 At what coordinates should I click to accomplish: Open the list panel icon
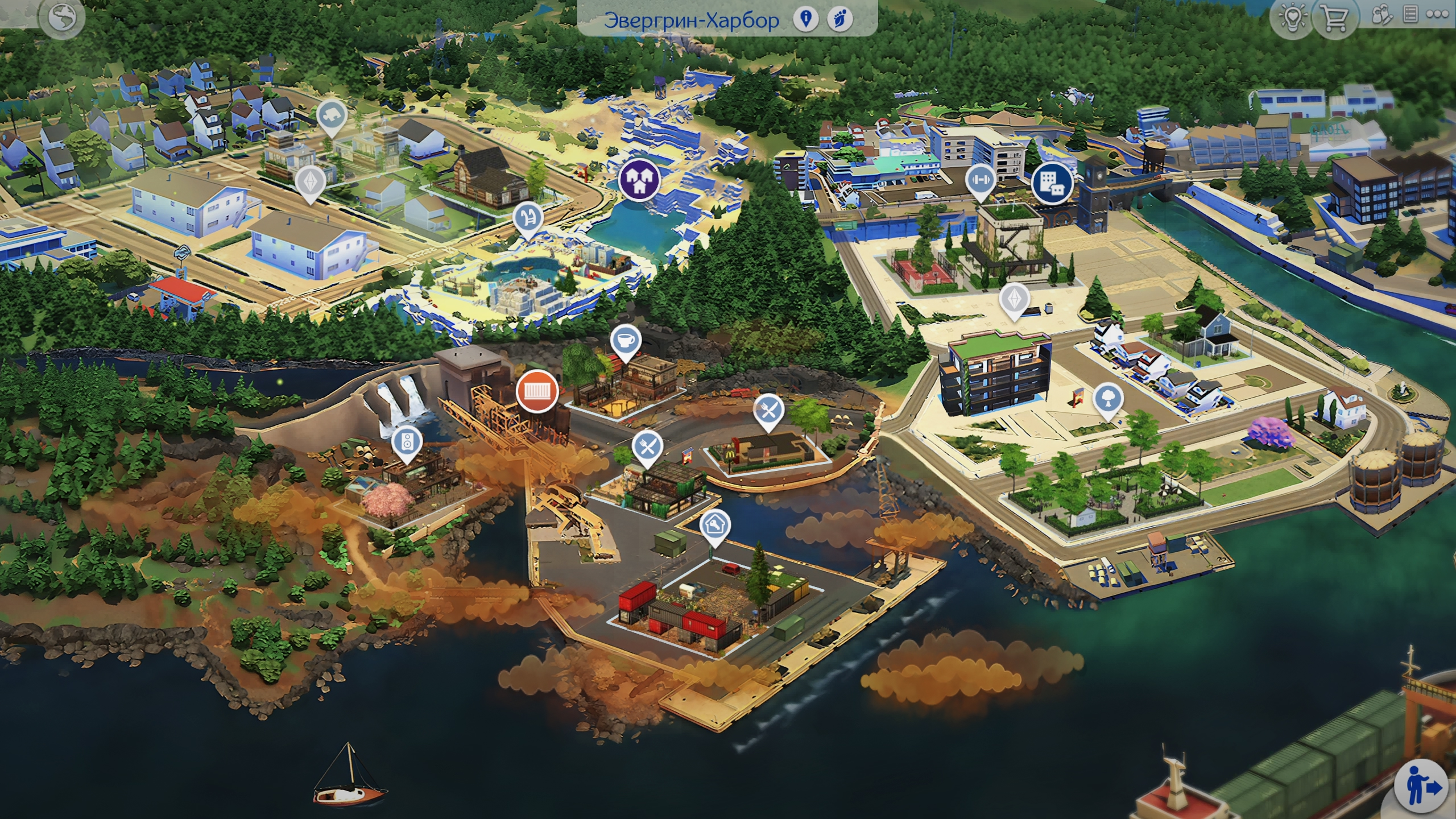(1410, 15)
